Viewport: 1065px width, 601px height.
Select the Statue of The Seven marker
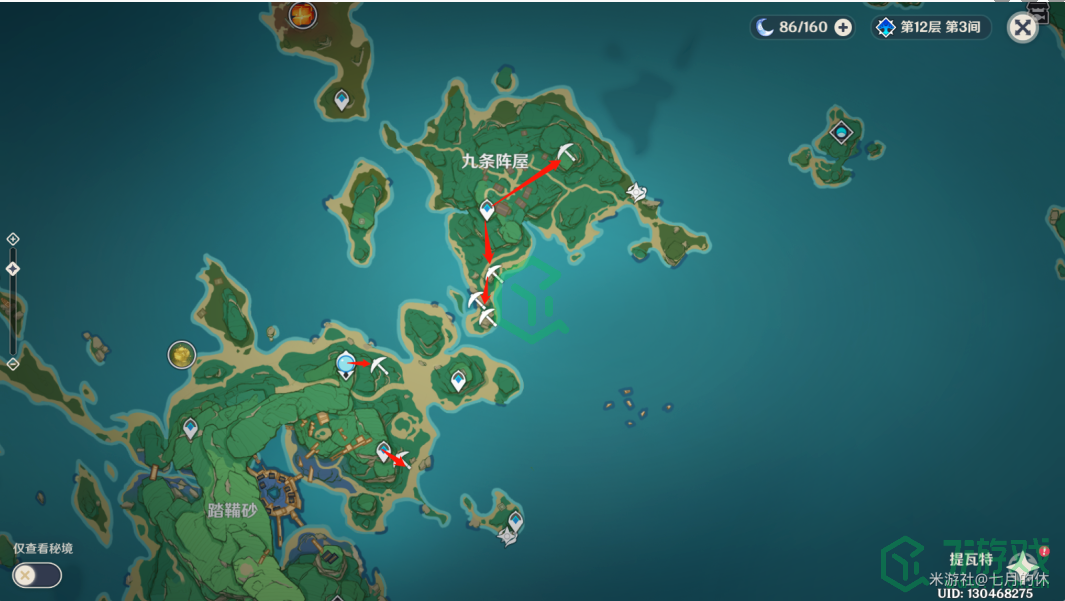346,364
